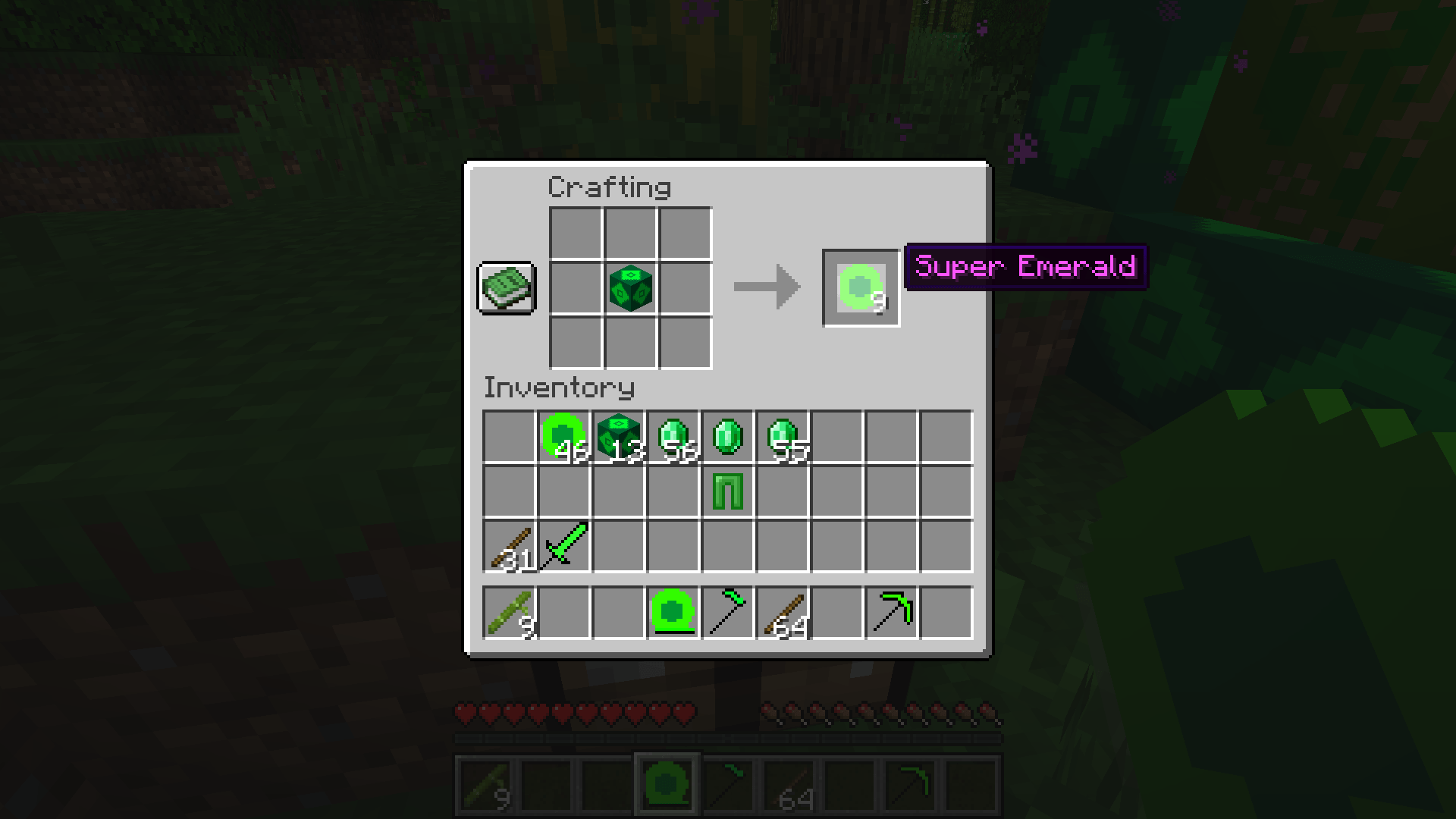
Task: Click the top-left crafting grid slot
Action: coord(573,233)
